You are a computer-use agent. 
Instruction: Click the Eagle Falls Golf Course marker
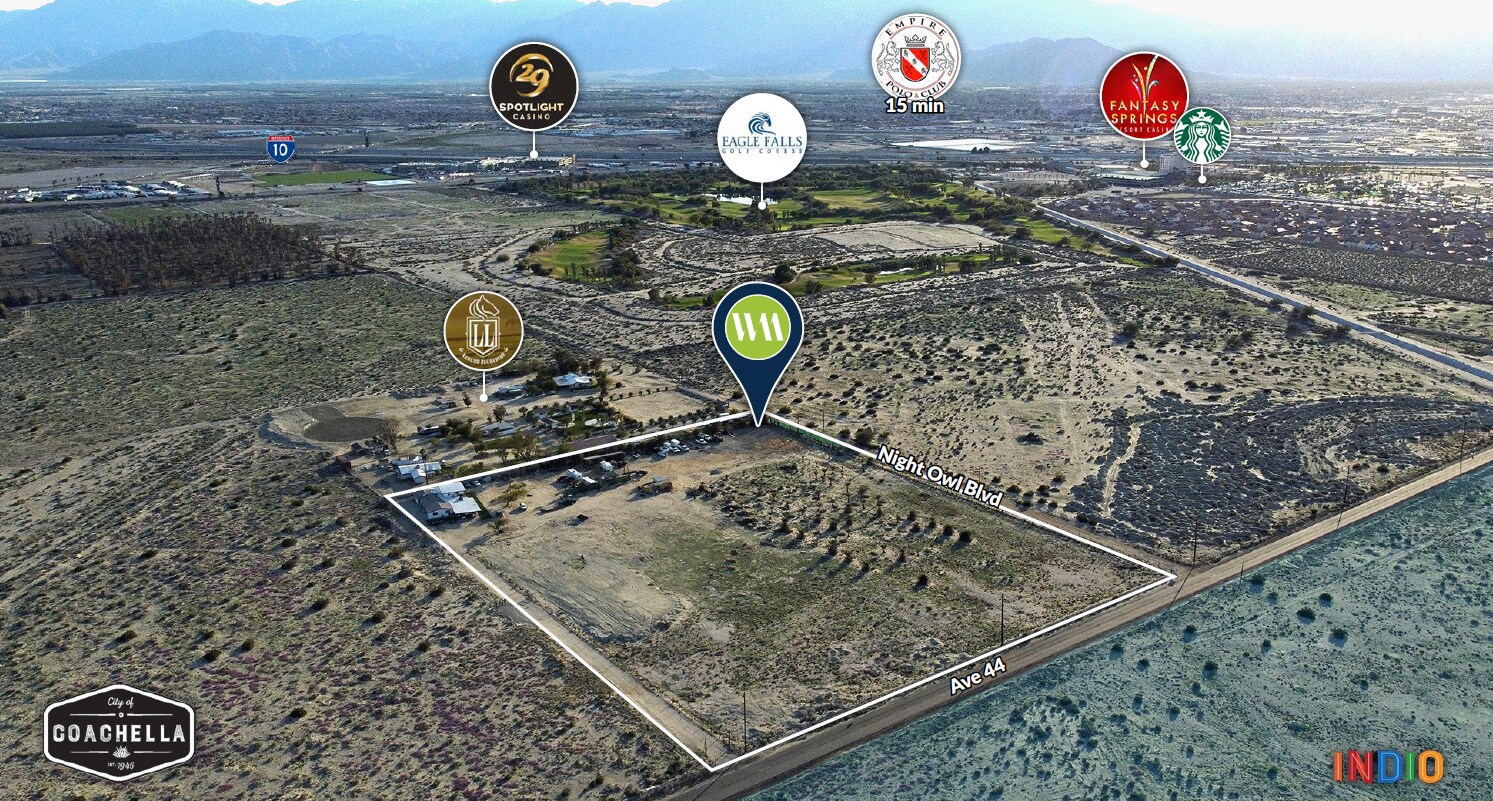(x=762, y=138)
